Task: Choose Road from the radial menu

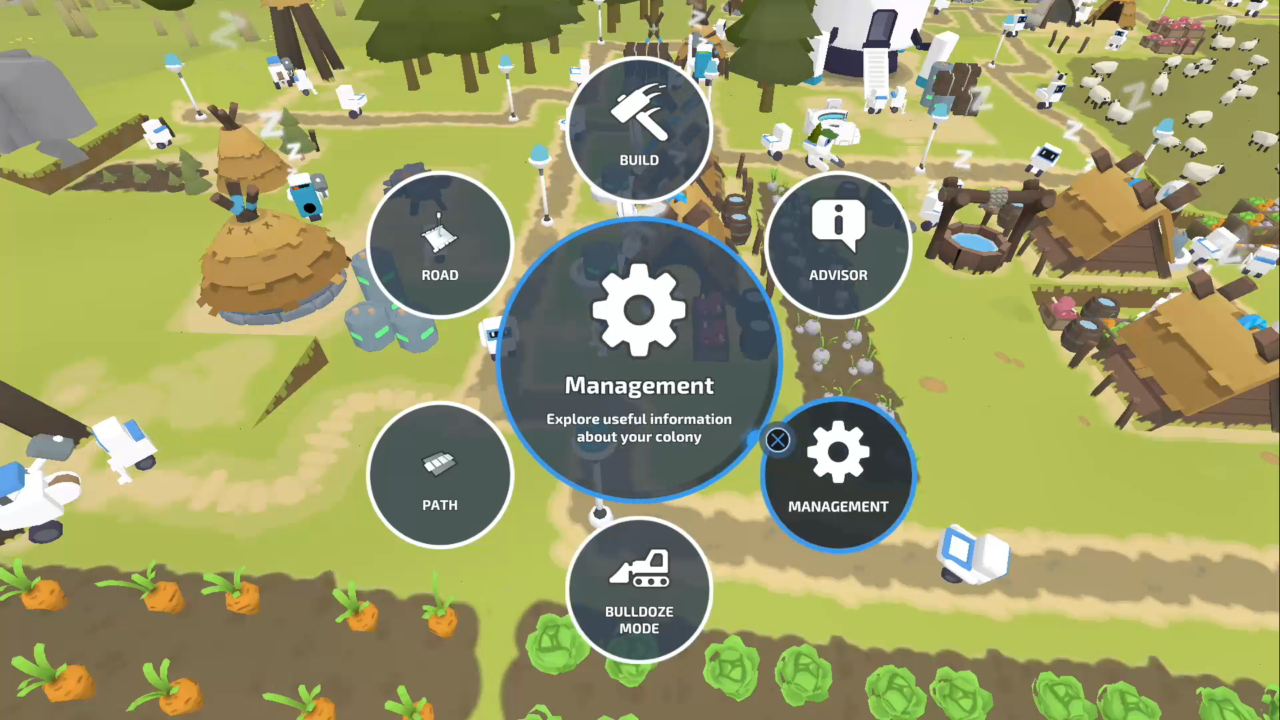Action: coord(440,245)
